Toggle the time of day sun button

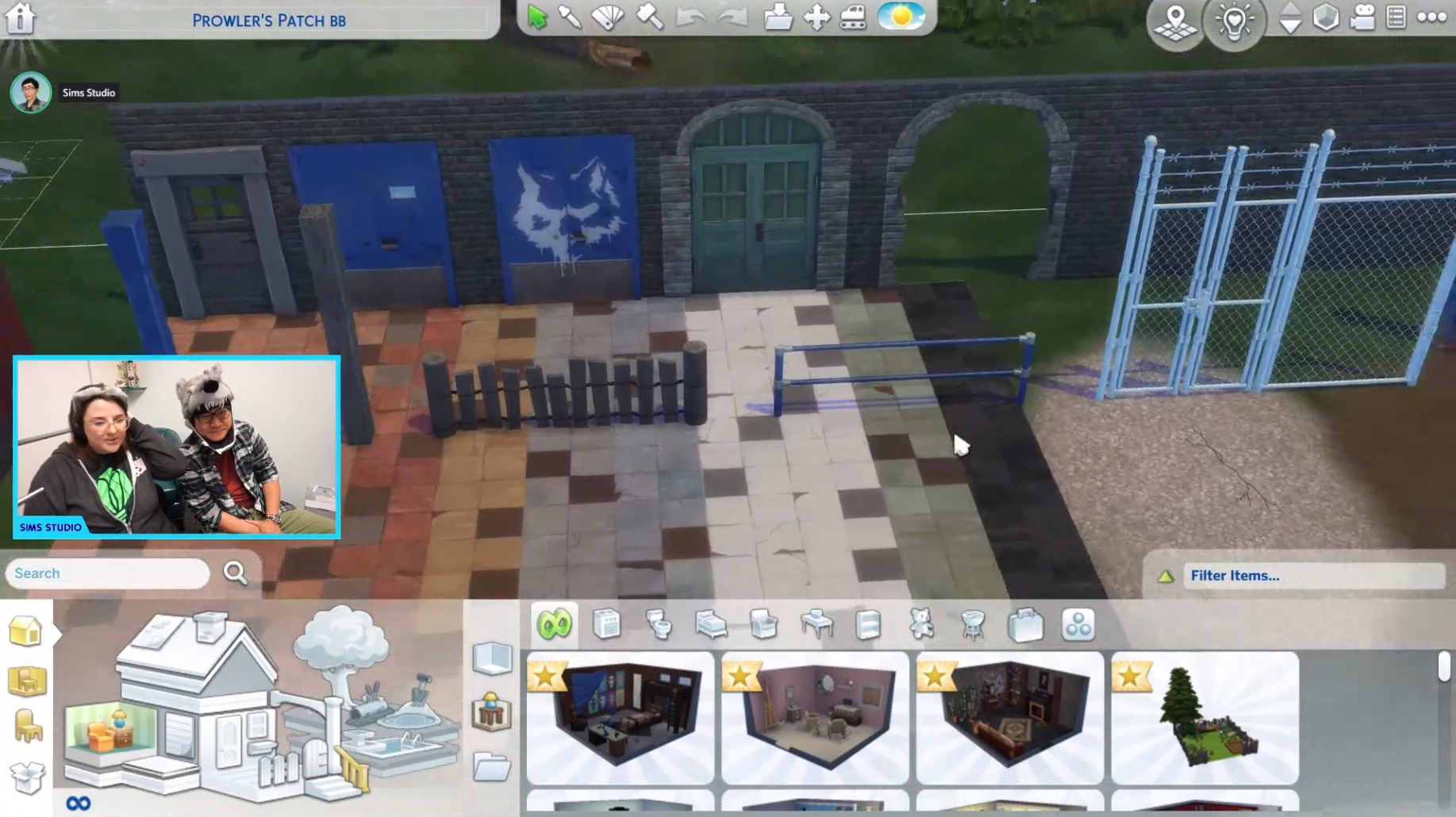click(x=901, y=17)
